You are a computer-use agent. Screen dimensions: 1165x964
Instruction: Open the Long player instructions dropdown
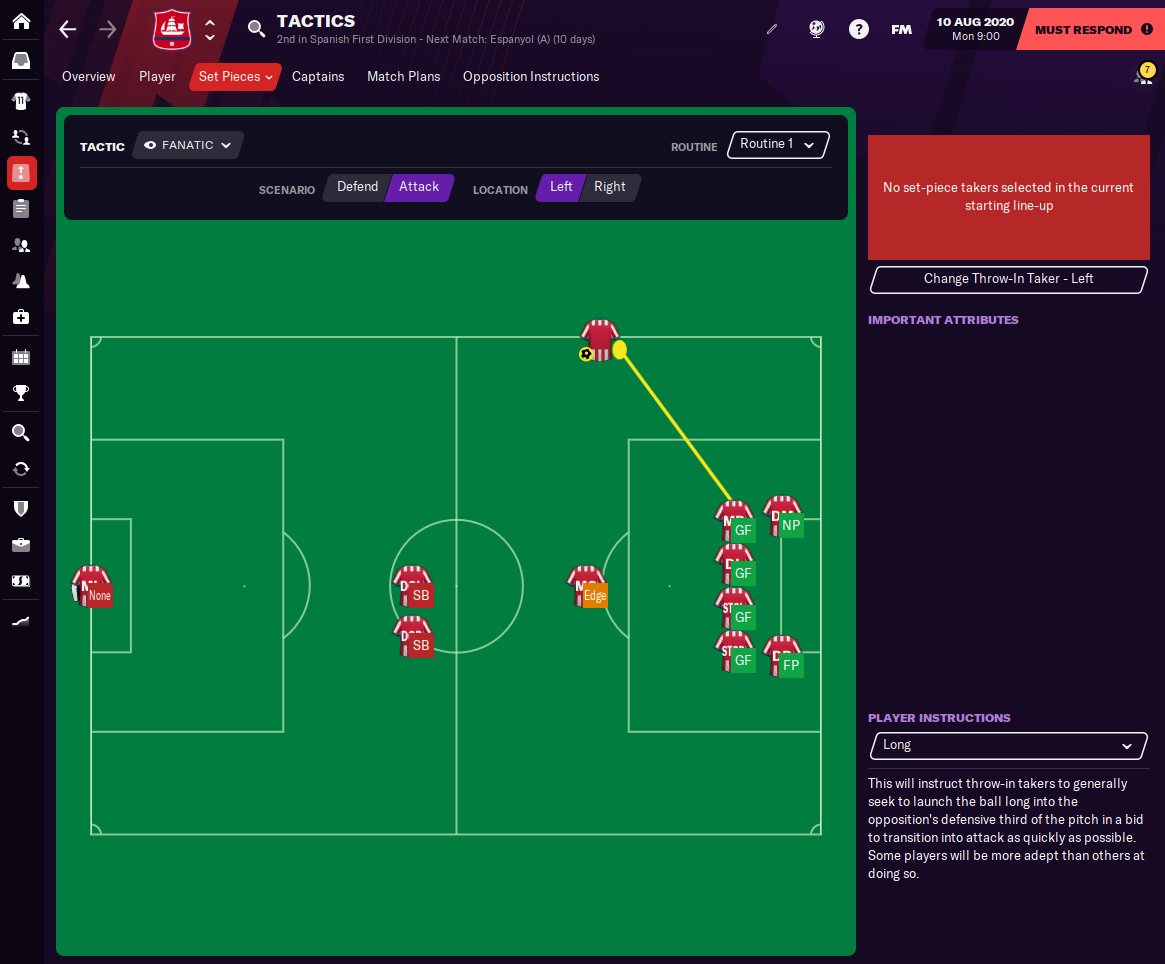coord(1008,745)
